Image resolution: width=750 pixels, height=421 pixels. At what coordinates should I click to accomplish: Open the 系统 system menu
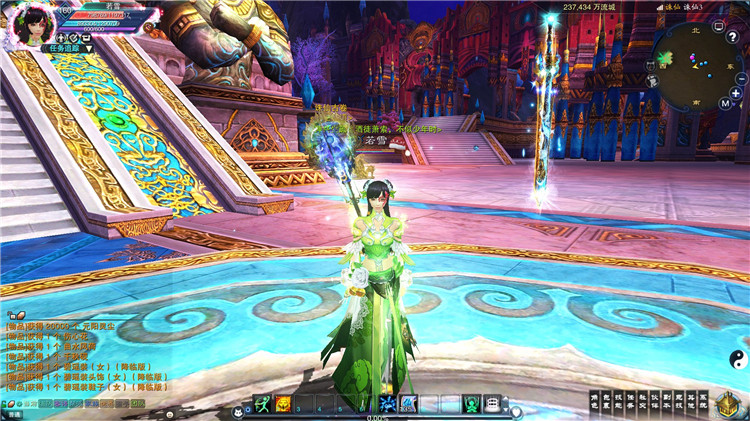click(701, 400)
